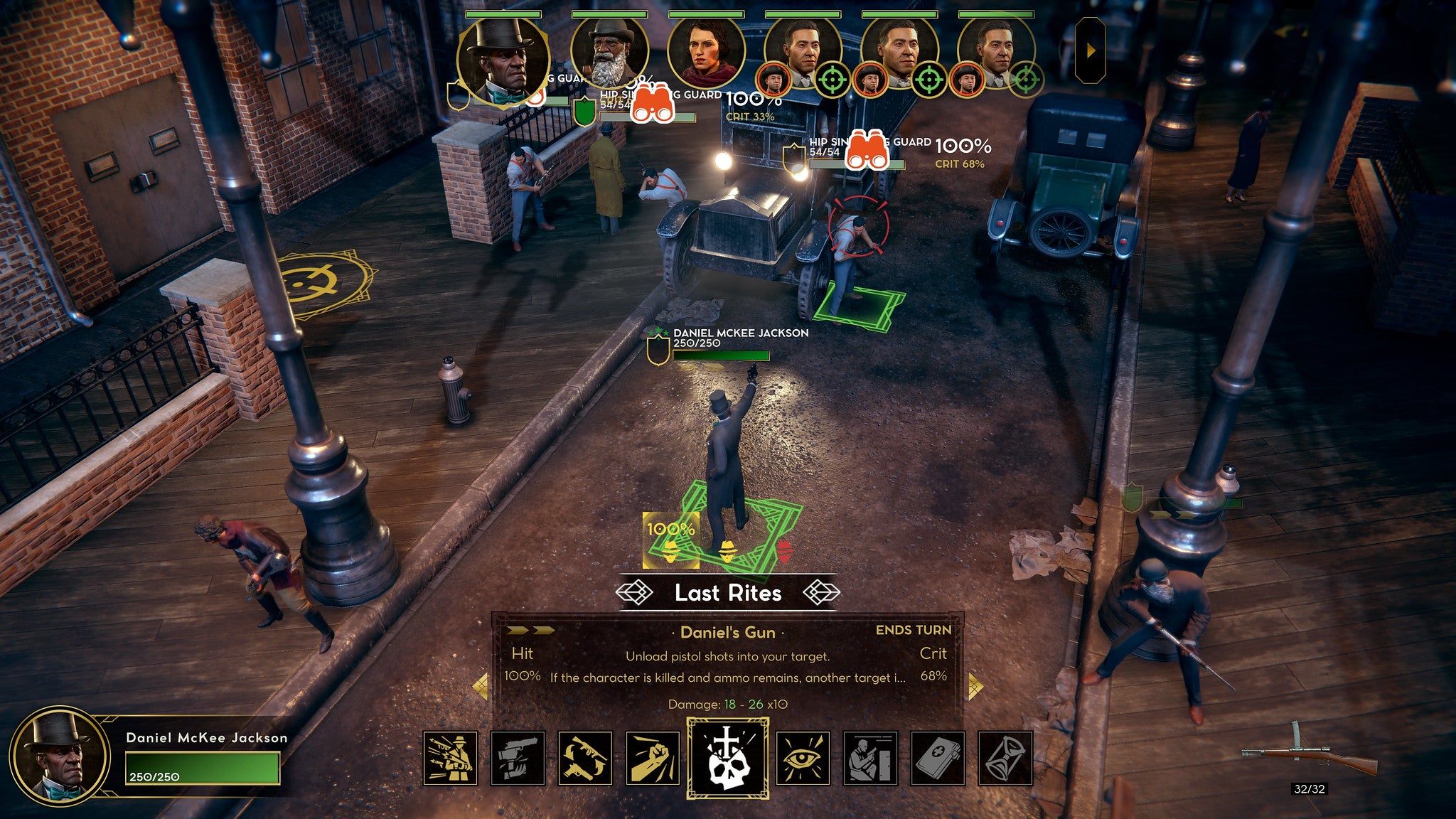1456x819 pixels.
Task: Activate the Last Rites skull ability
Action: 727,758
